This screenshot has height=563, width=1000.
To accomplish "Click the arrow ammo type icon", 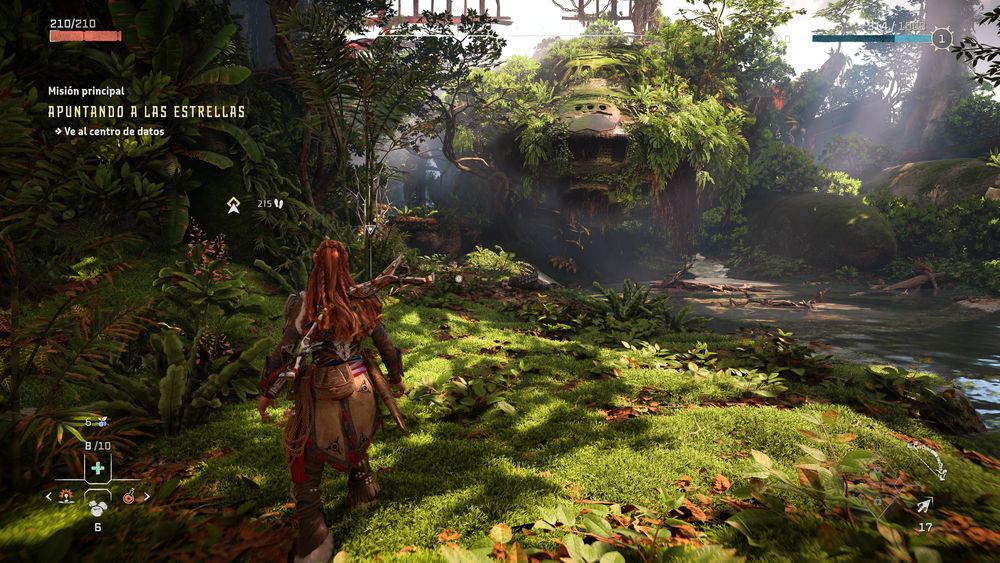I will coord(924,506).
